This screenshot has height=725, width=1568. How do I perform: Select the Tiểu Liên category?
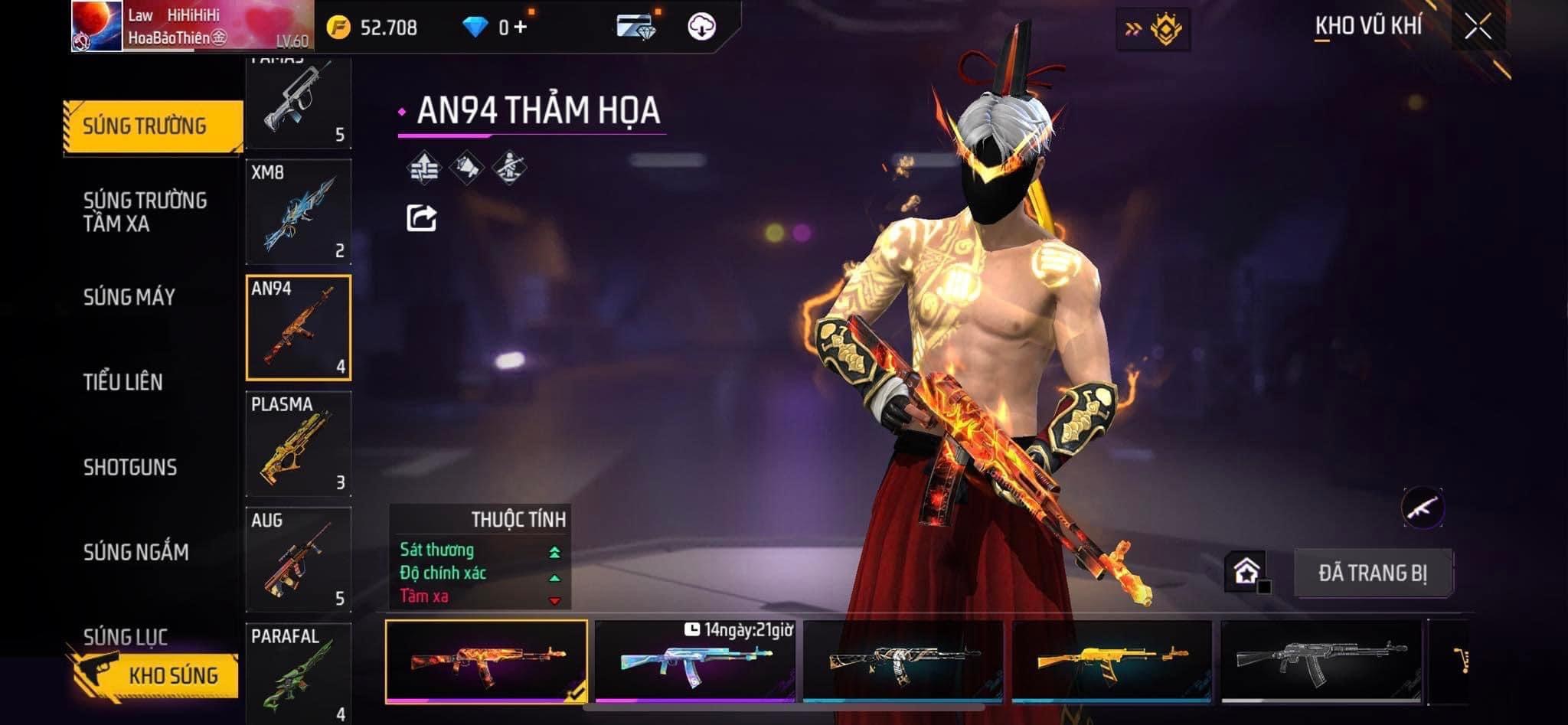(122, 382)
